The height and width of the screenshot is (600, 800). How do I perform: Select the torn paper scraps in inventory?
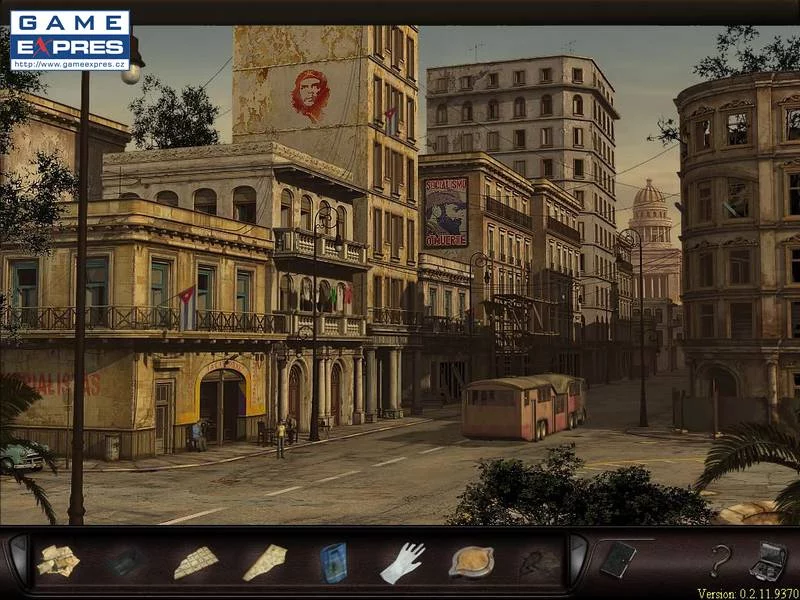coord(58,561)
